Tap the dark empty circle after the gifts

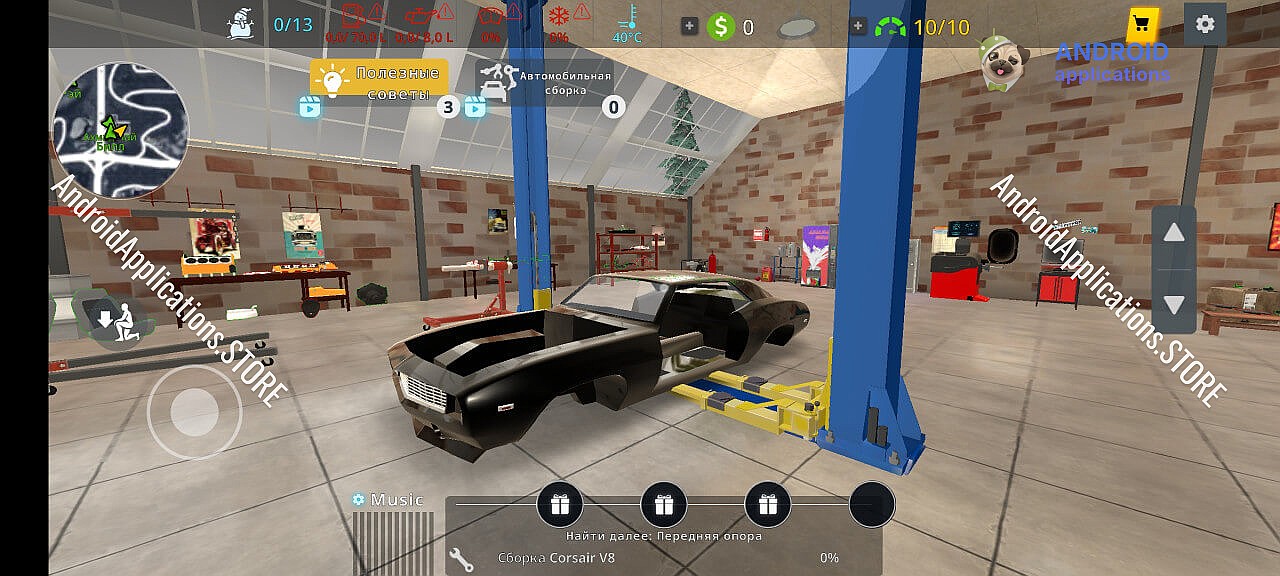(871, 504)
